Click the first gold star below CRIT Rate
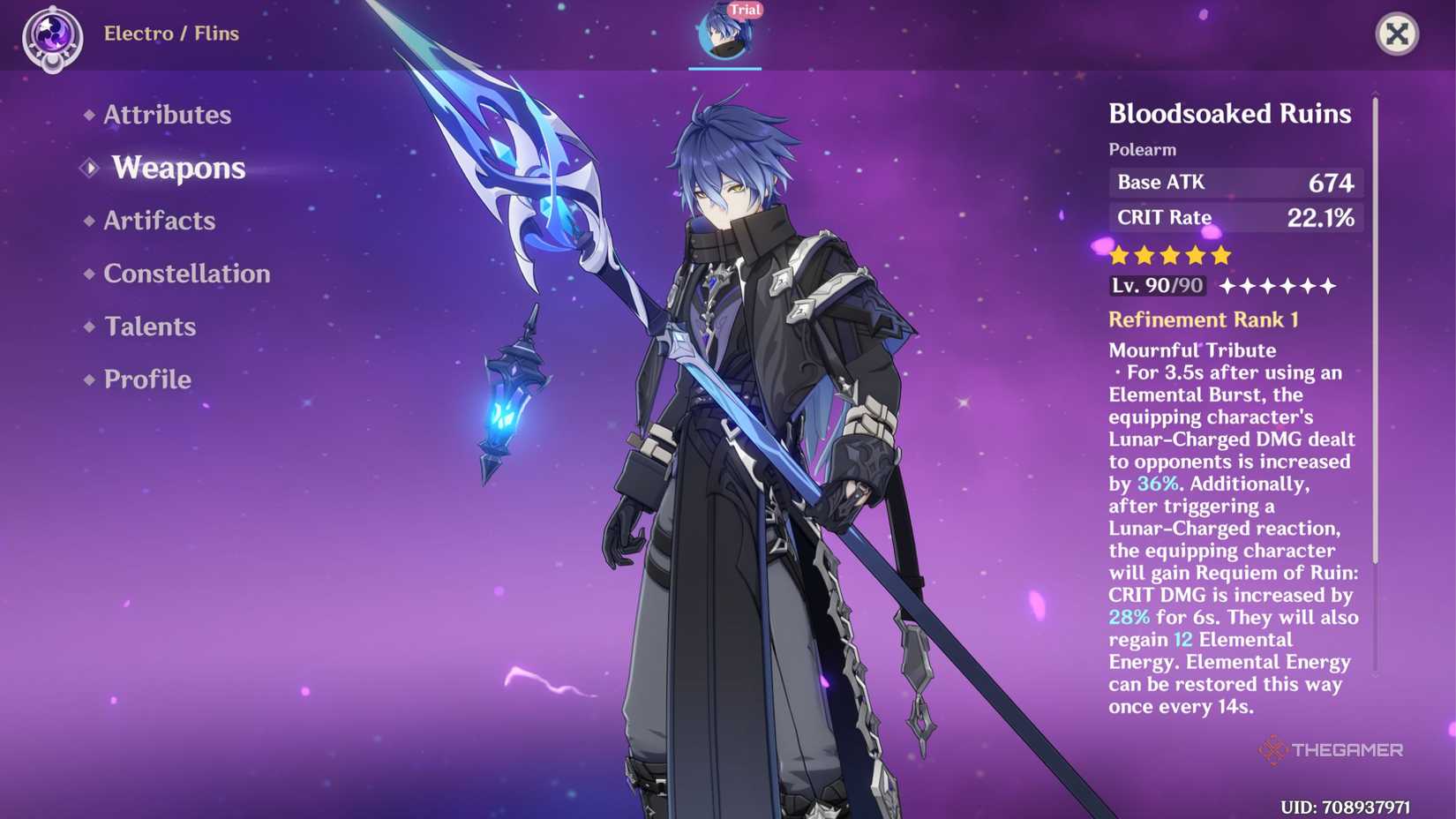The height and width of the screenshot is (819, 1456). pyautogui.click(x=1118, y=254)
